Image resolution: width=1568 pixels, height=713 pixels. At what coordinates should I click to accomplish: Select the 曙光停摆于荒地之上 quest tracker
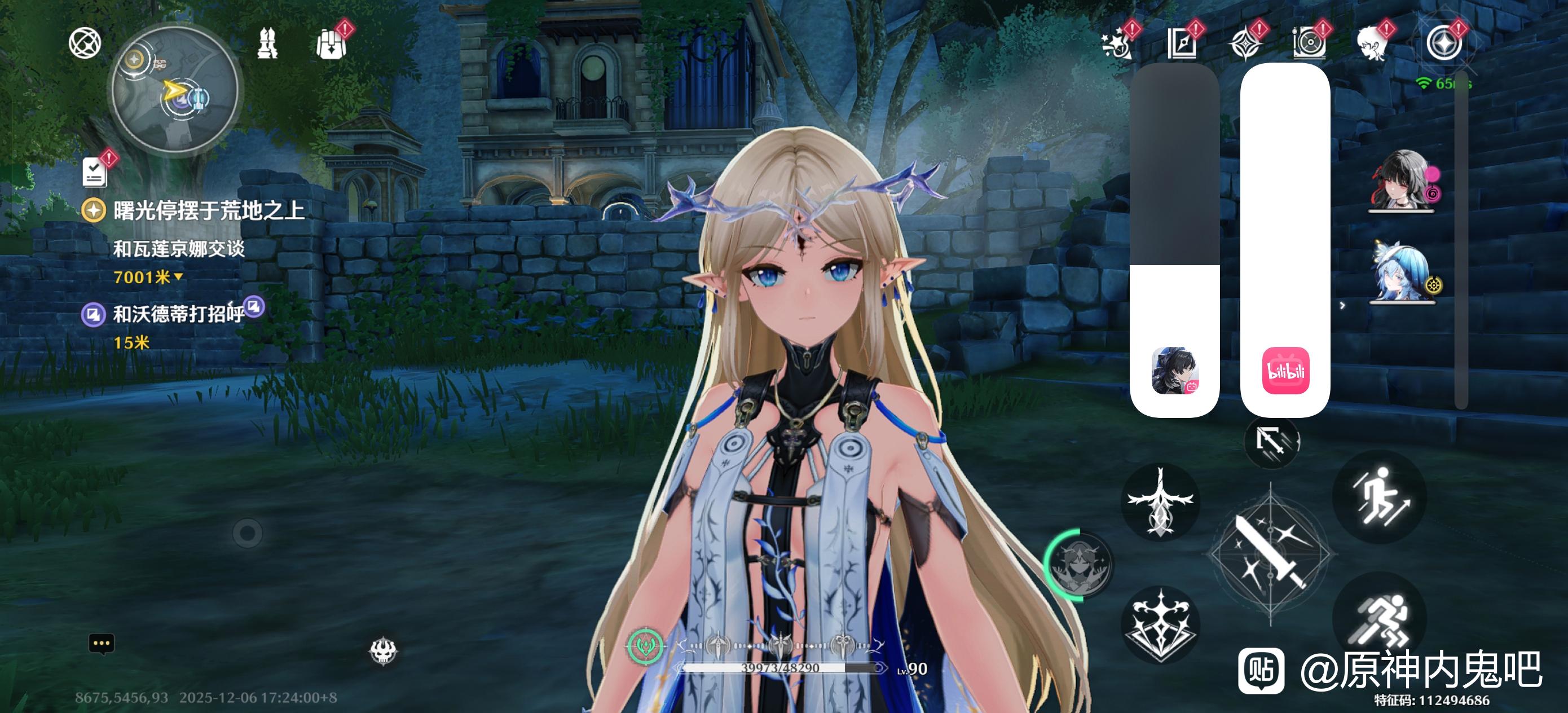point(208,210)
